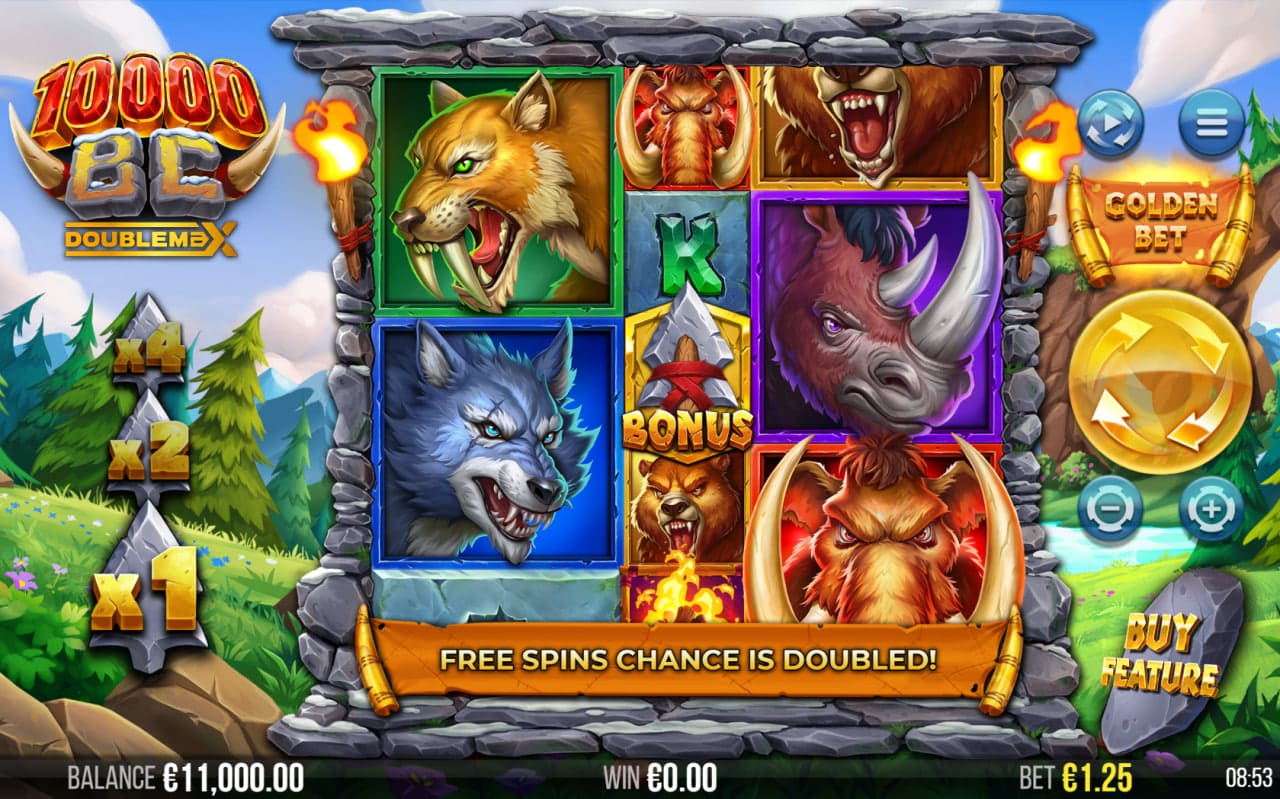Increase the bet with plus button
The image size is (1280, 799).
click(1210, 509)
